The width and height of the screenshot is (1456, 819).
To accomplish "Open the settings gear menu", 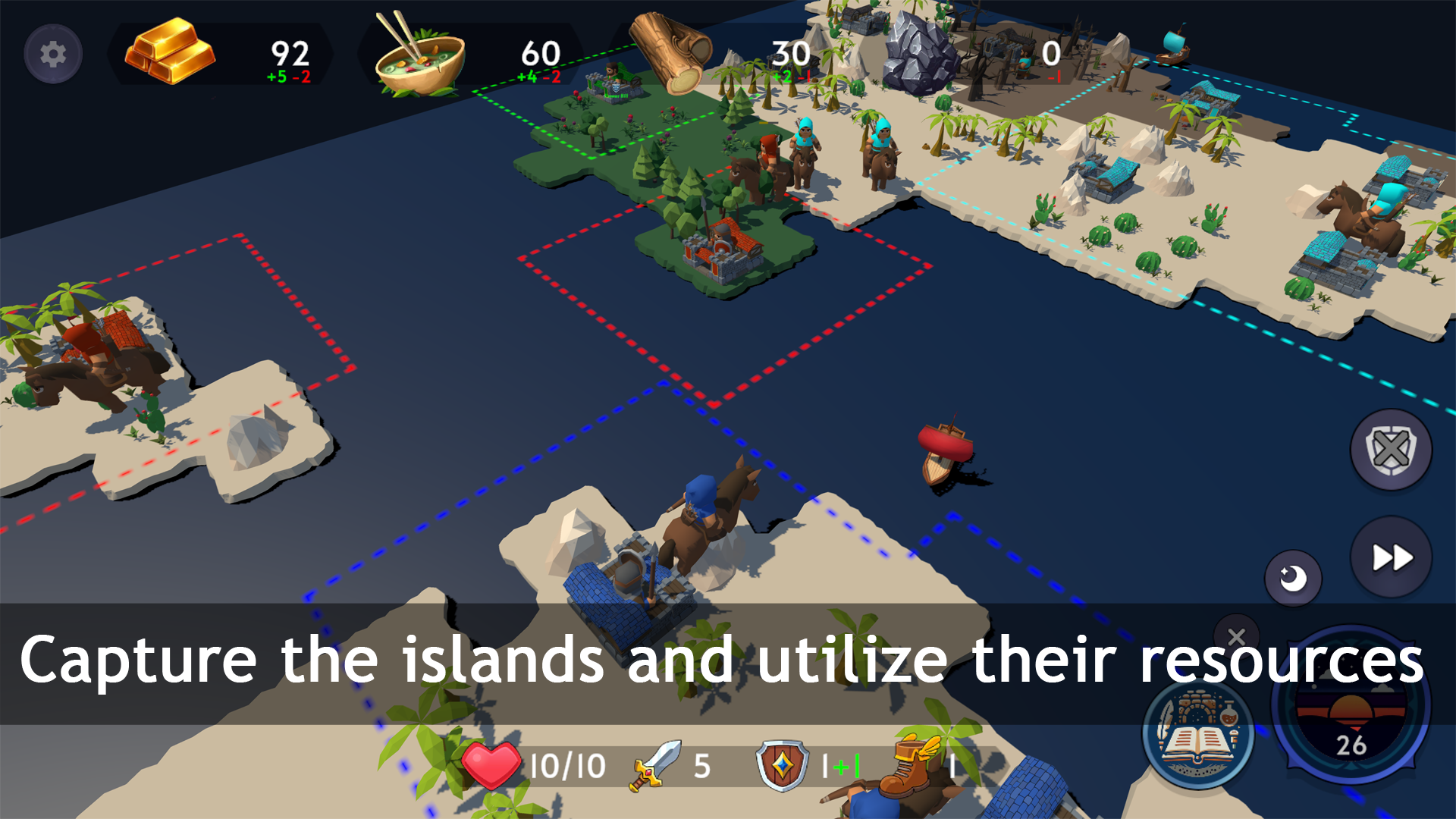I will coord(52,53).
